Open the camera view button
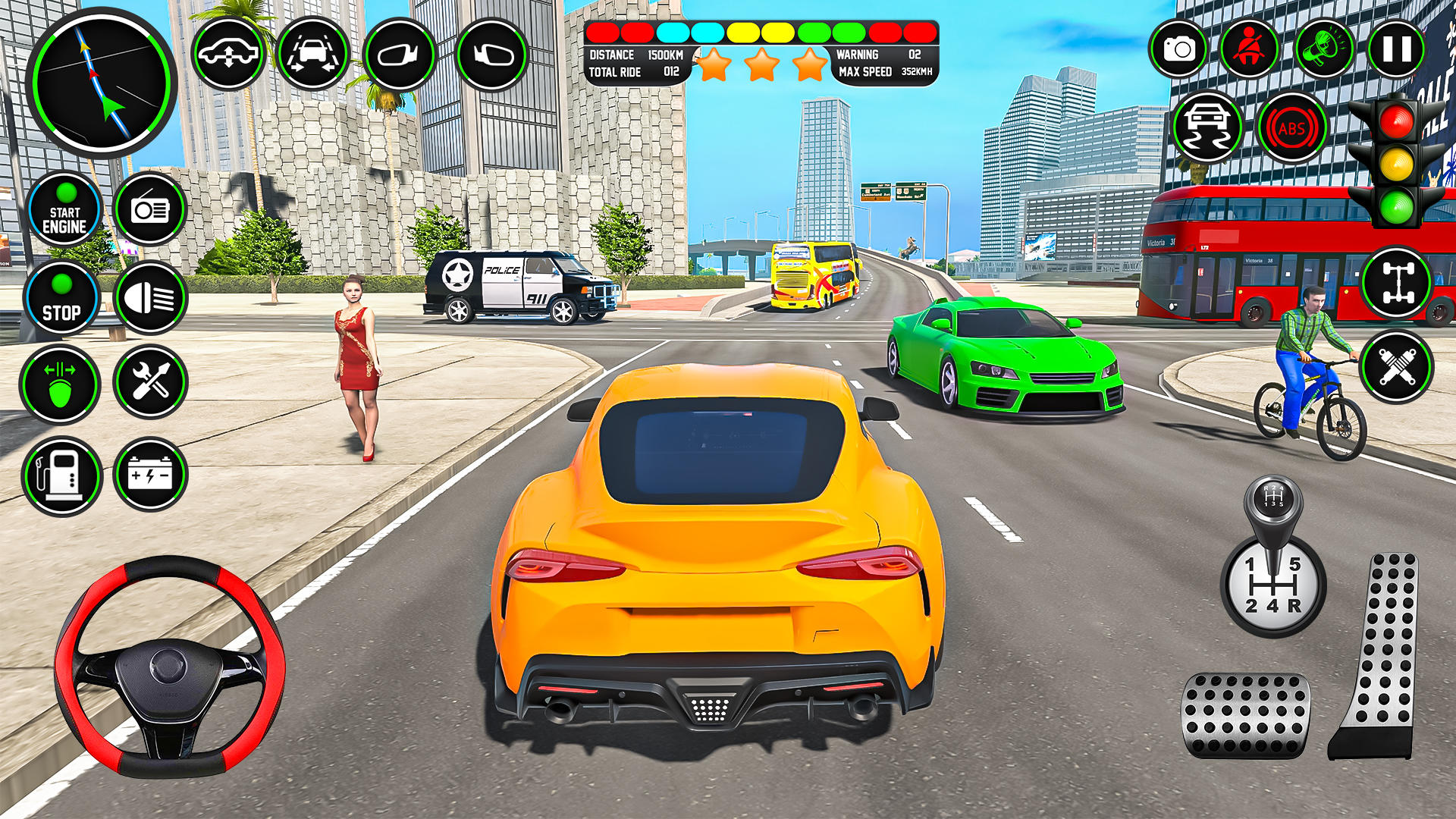1456x819 pixels. (x=1178, y=49)
